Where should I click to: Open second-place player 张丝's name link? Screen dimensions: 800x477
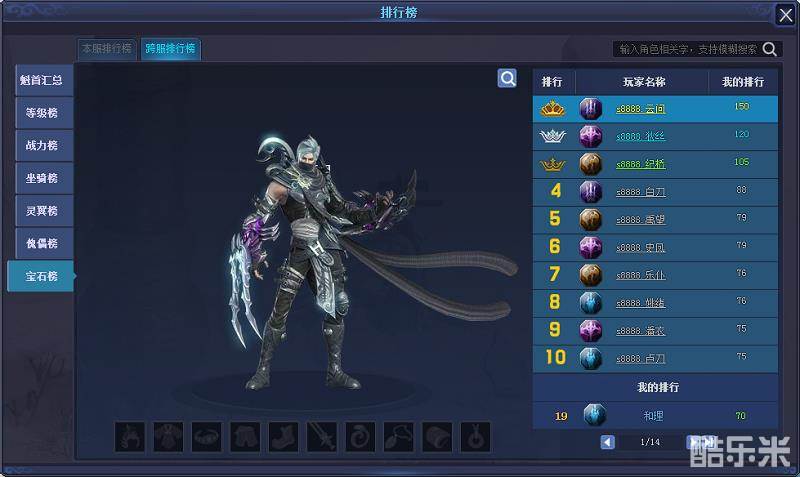click(x=640, y=136)
